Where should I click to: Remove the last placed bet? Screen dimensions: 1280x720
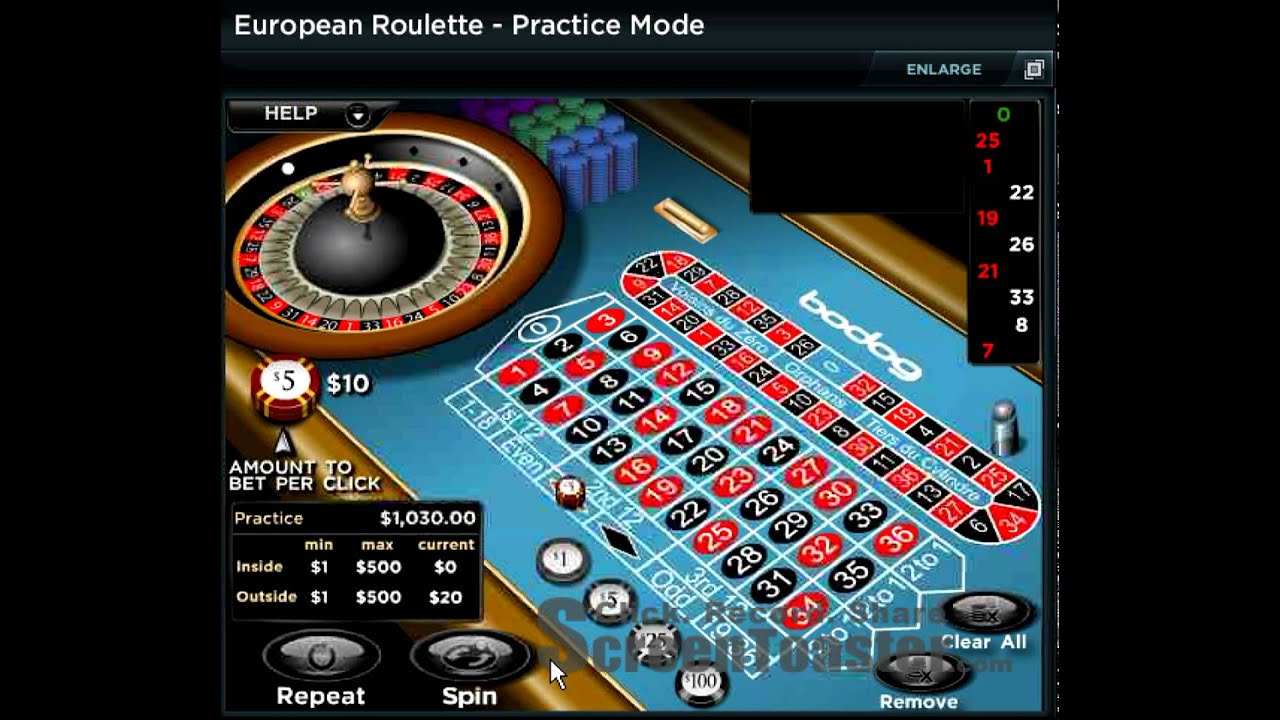coord(918,678)
